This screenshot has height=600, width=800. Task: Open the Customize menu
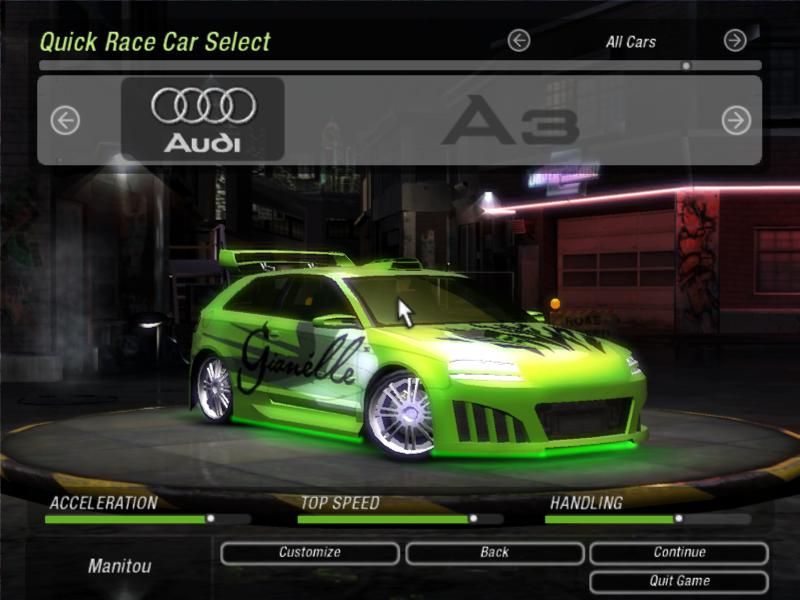click(309, 553)
